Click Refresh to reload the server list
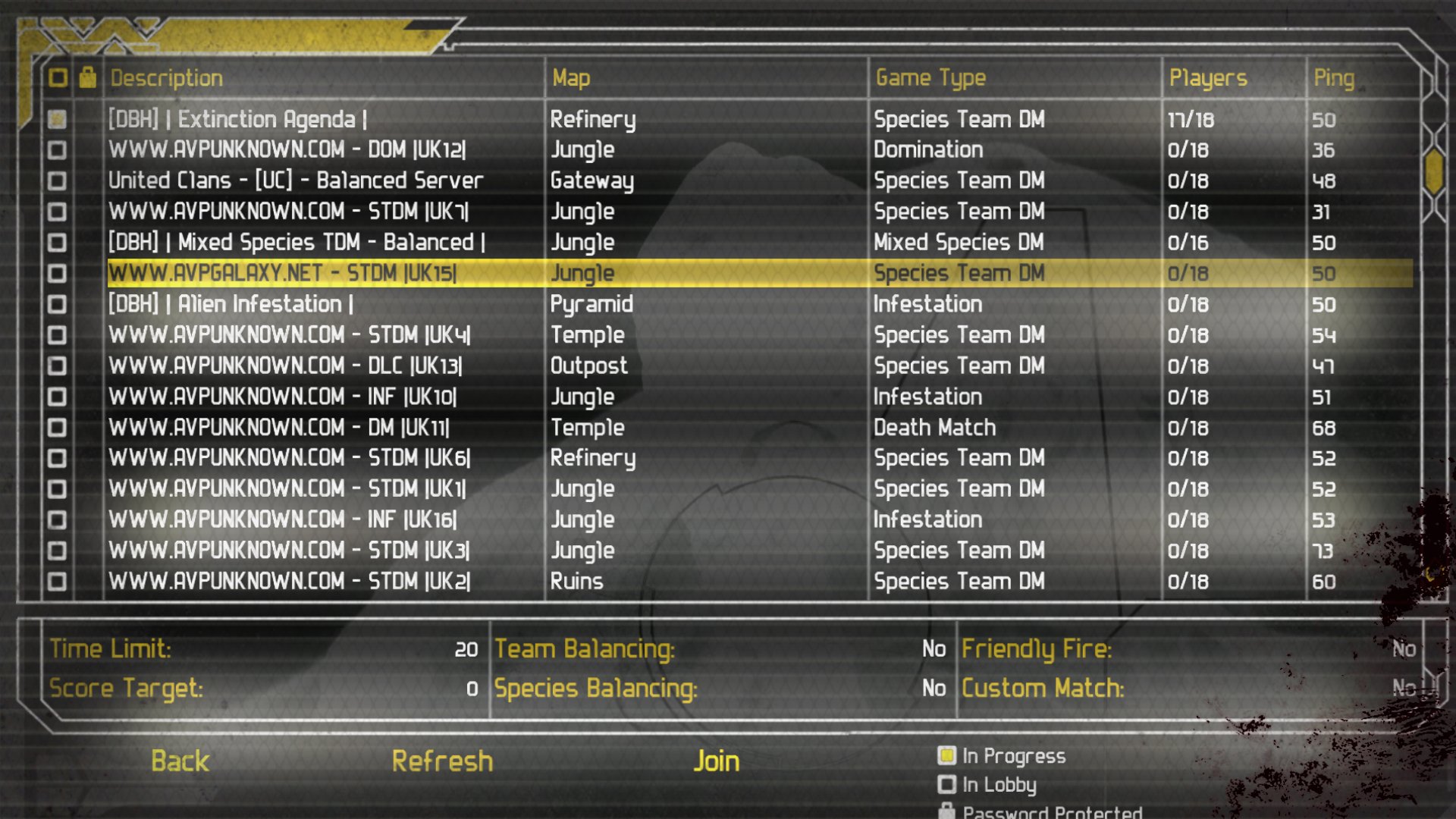 442,761
